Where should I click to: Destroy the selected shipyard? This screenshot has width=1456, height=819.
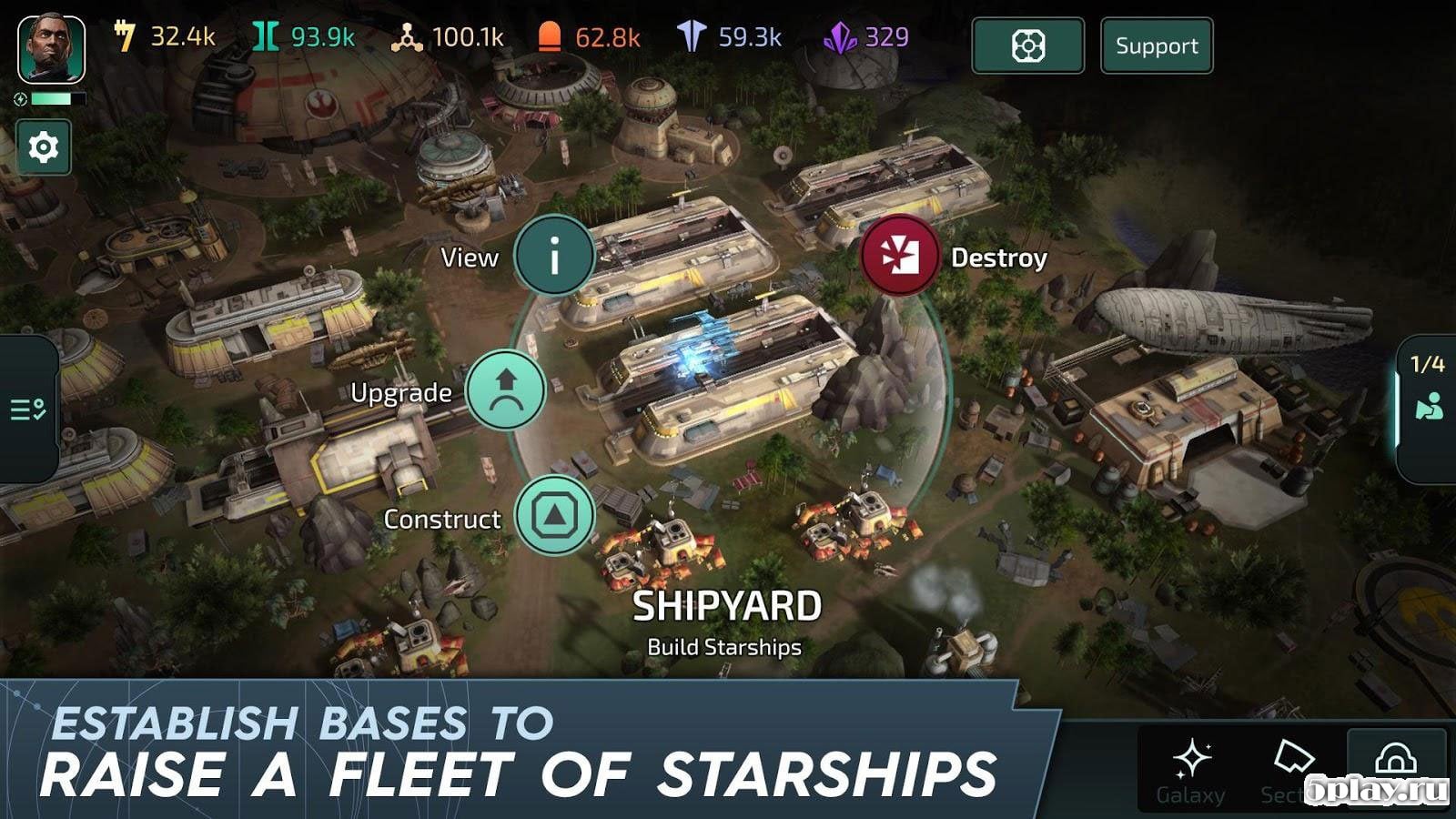(x=900, y=257)
